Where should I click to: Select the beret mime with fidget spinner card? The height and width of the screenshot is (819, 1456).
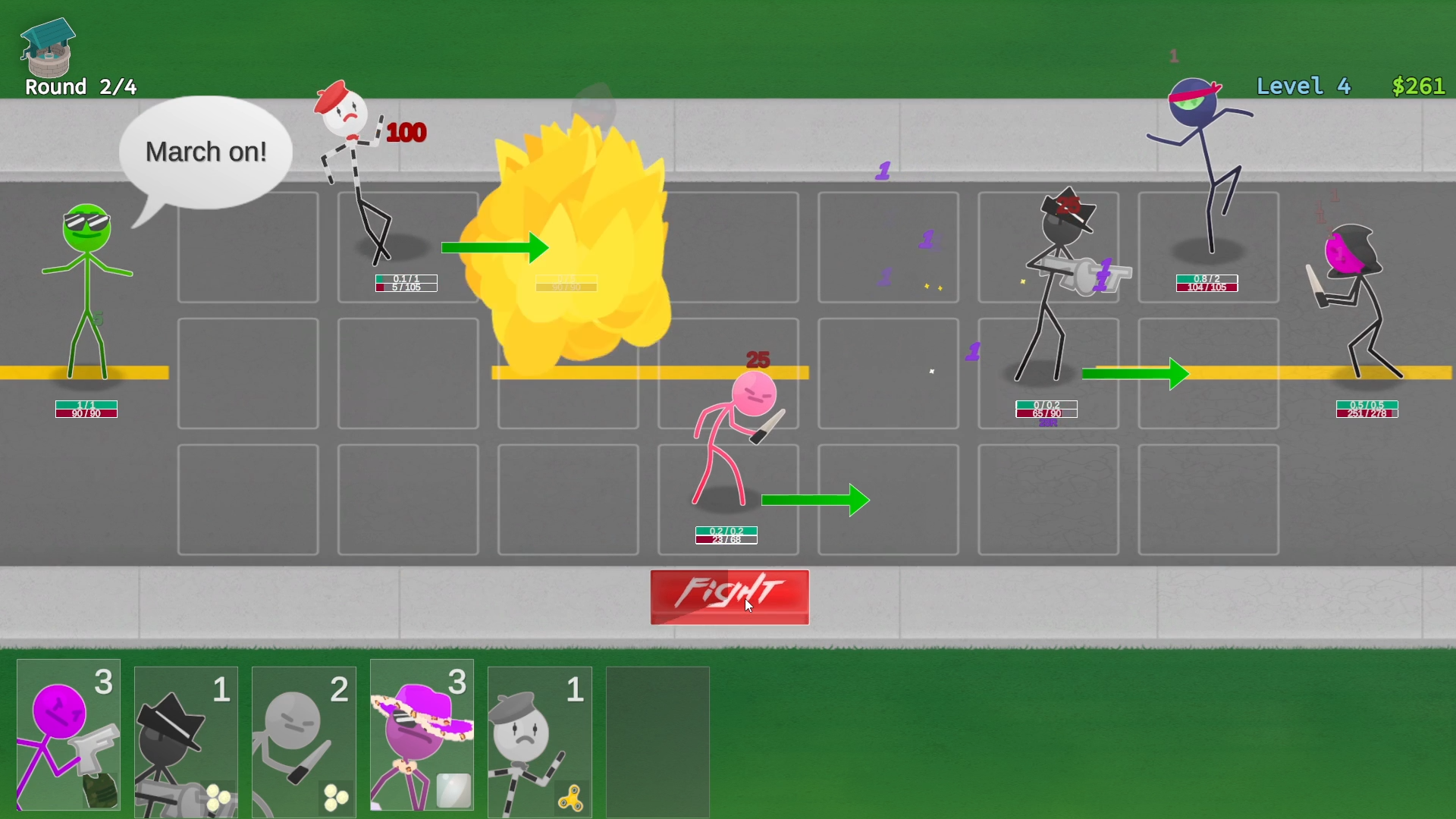(539, 739)
